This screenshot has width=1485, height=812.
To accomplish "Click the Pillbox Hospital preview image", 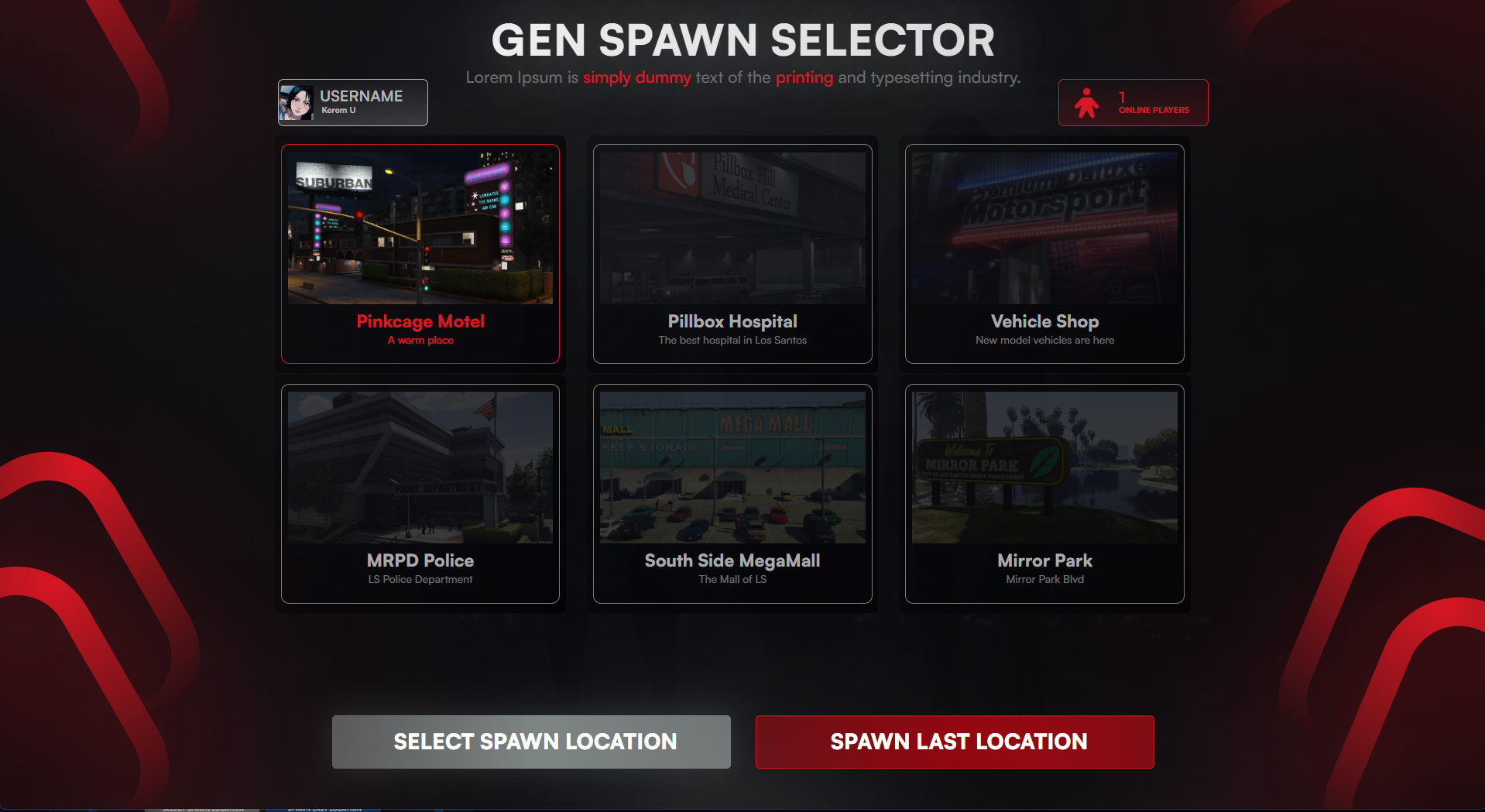I will (x=732, y=226).
